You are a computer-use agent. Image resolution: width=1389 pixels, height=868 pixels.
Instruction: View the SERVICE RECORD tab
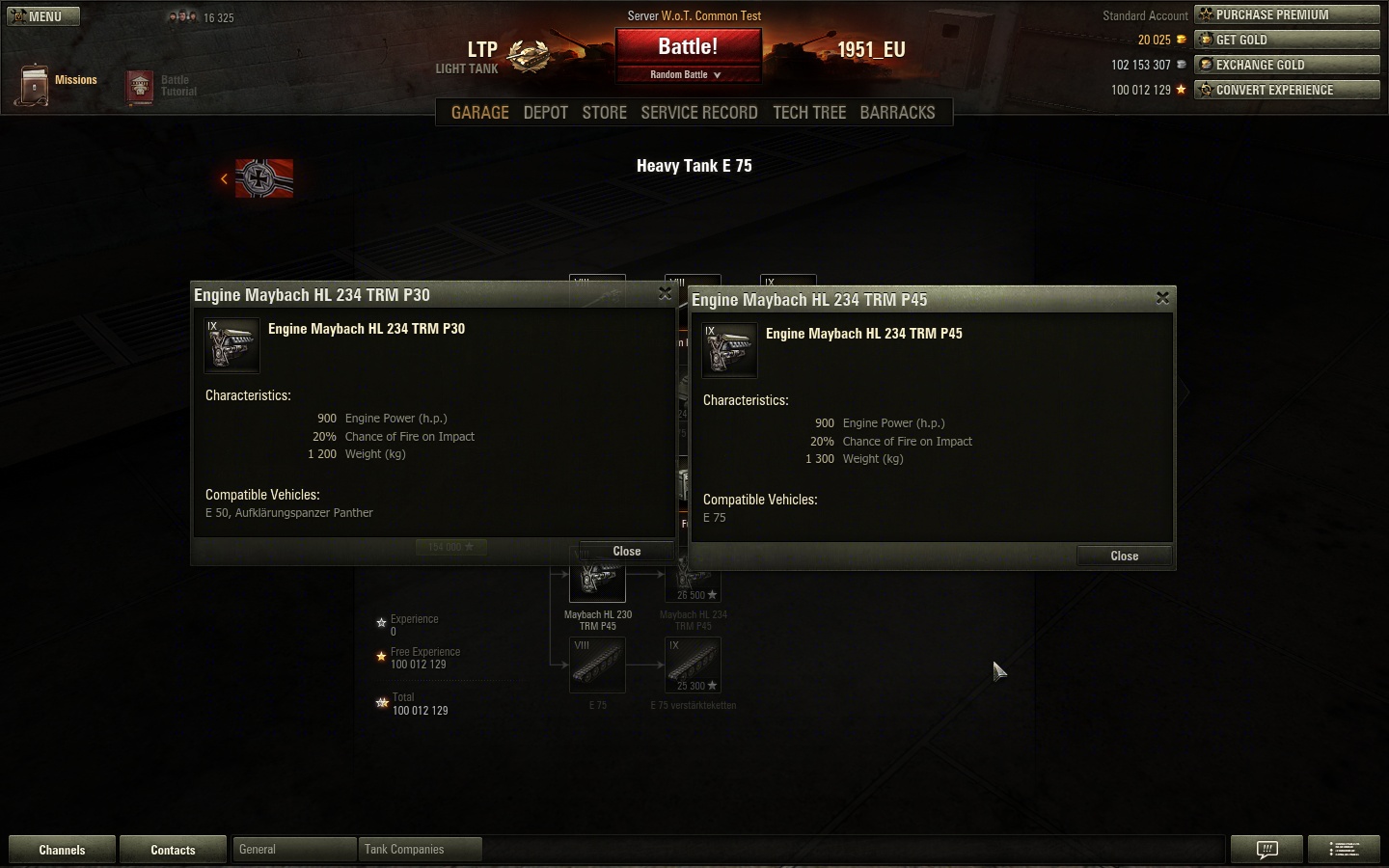pyautogui.click(x=698, y=113)
